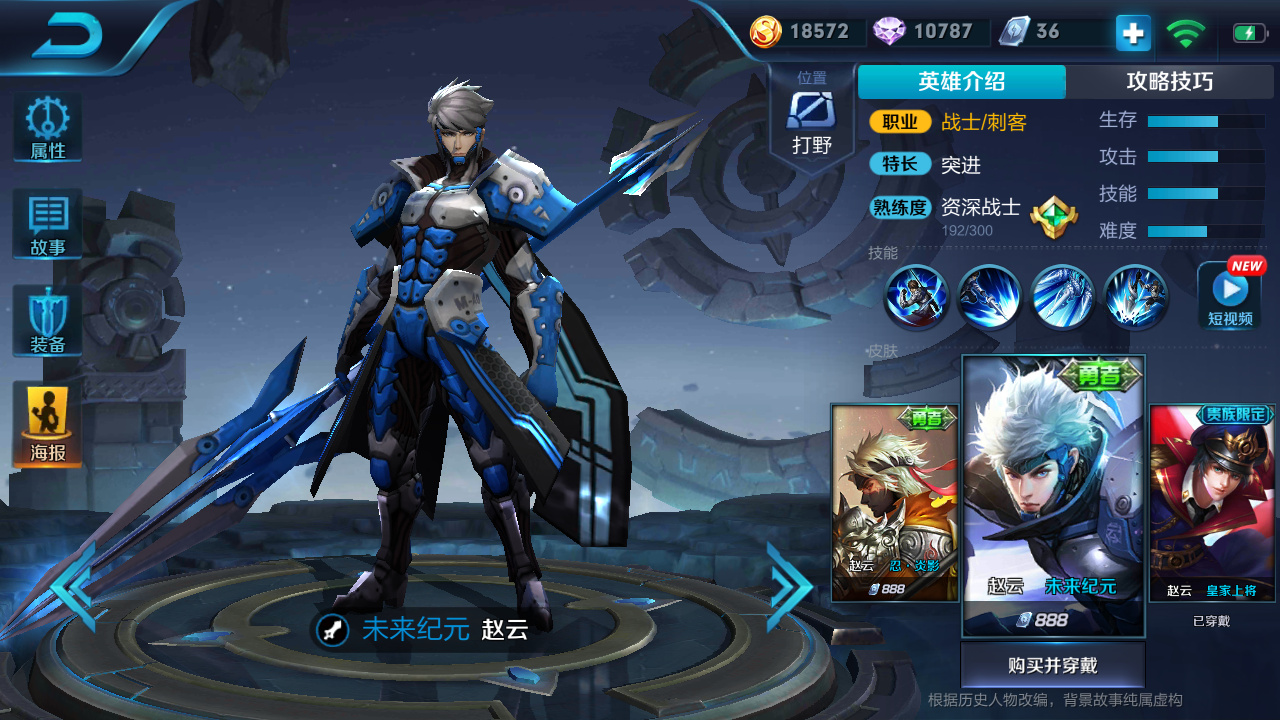Select the 未来纪元 skin card
Screen dimensions: 1280x720
[1053, 495]
